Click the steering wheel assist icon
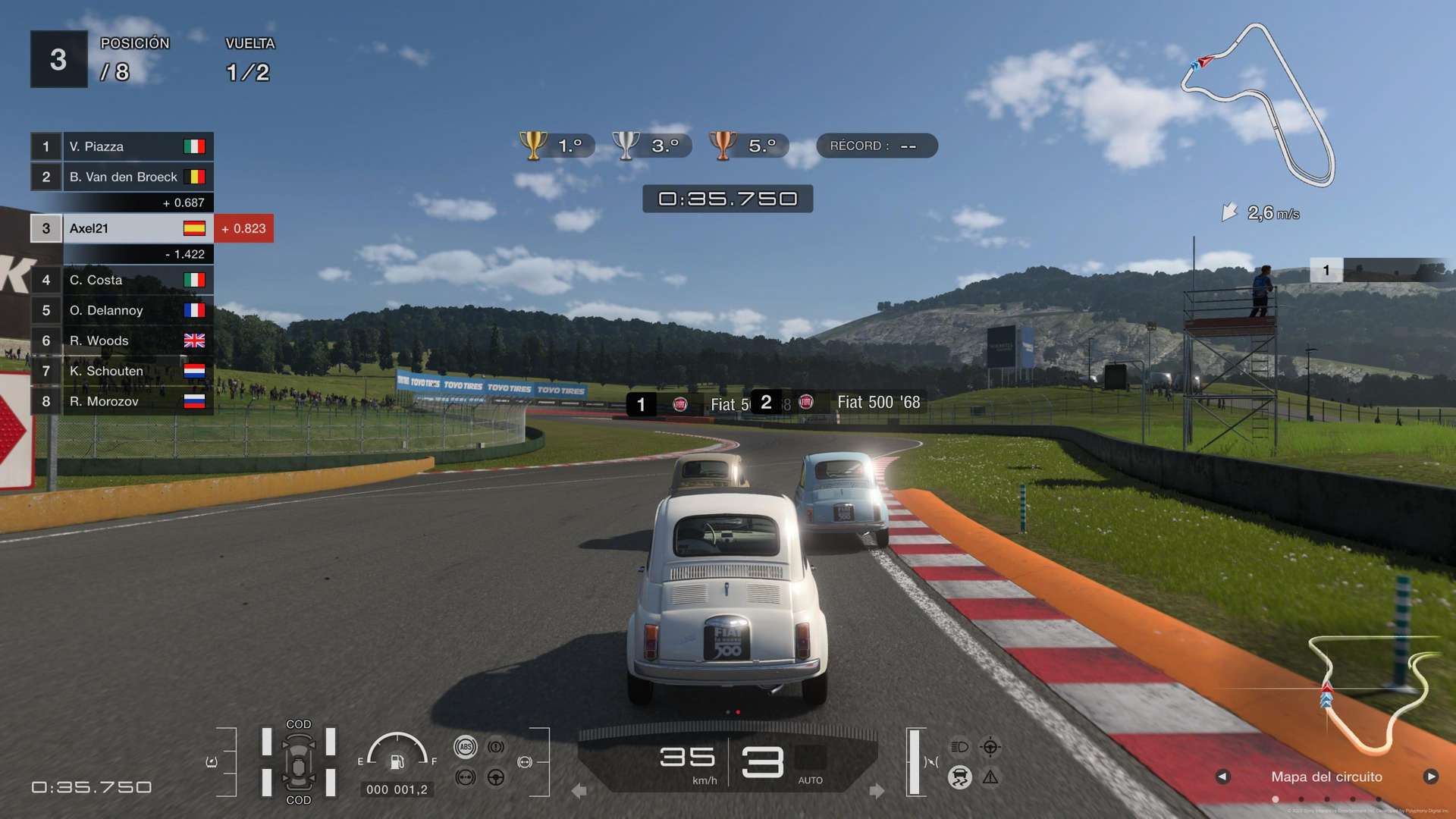Screen dimensions: 1456x819 (496, 777)
